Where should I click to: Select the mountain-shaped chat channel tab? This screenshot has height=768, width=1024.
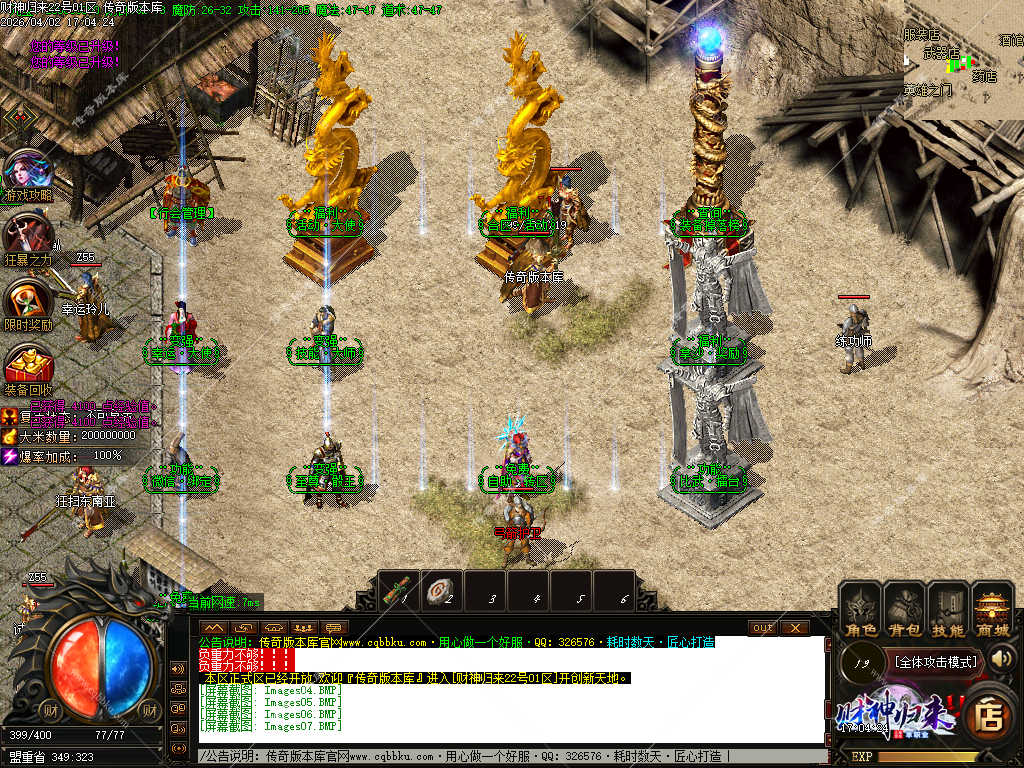[x=213, y=628]
